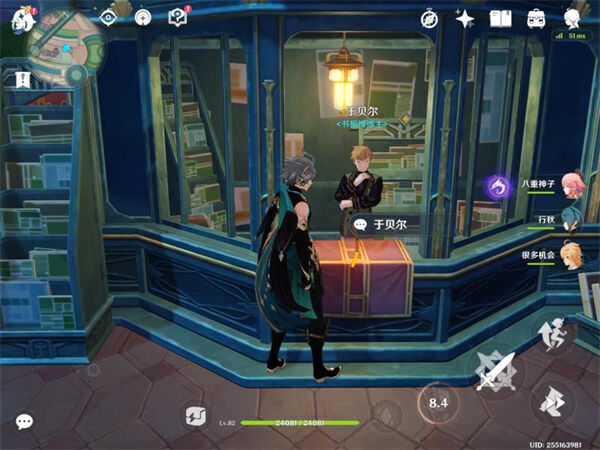Image resolution: width=600 pixels, height=450 pixels.
Task: Open the quest log icon with question mark
Action: 177,16
